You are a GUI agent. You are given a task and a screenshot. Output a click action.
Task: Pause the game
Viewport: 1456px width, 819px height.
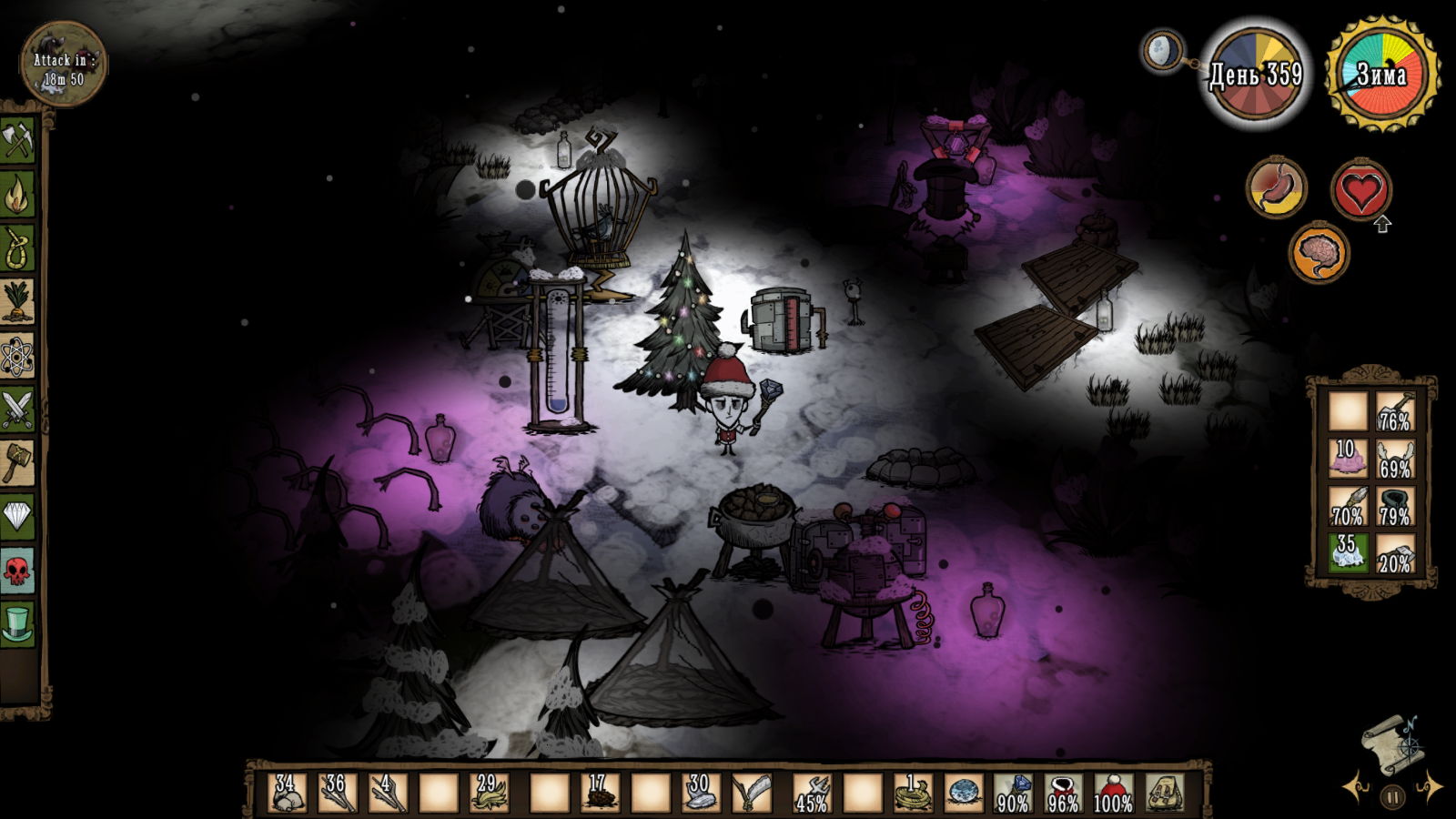(1392, 798)
